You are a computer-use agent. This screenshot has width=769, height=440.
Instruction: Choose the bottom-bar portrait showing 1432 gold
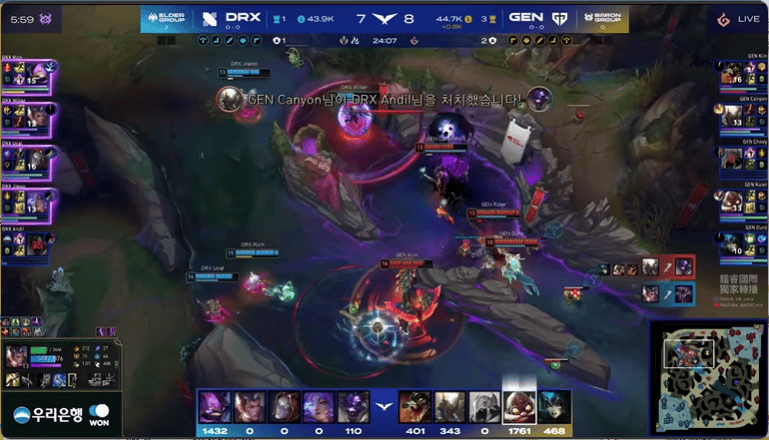click(x=213, y=408)
